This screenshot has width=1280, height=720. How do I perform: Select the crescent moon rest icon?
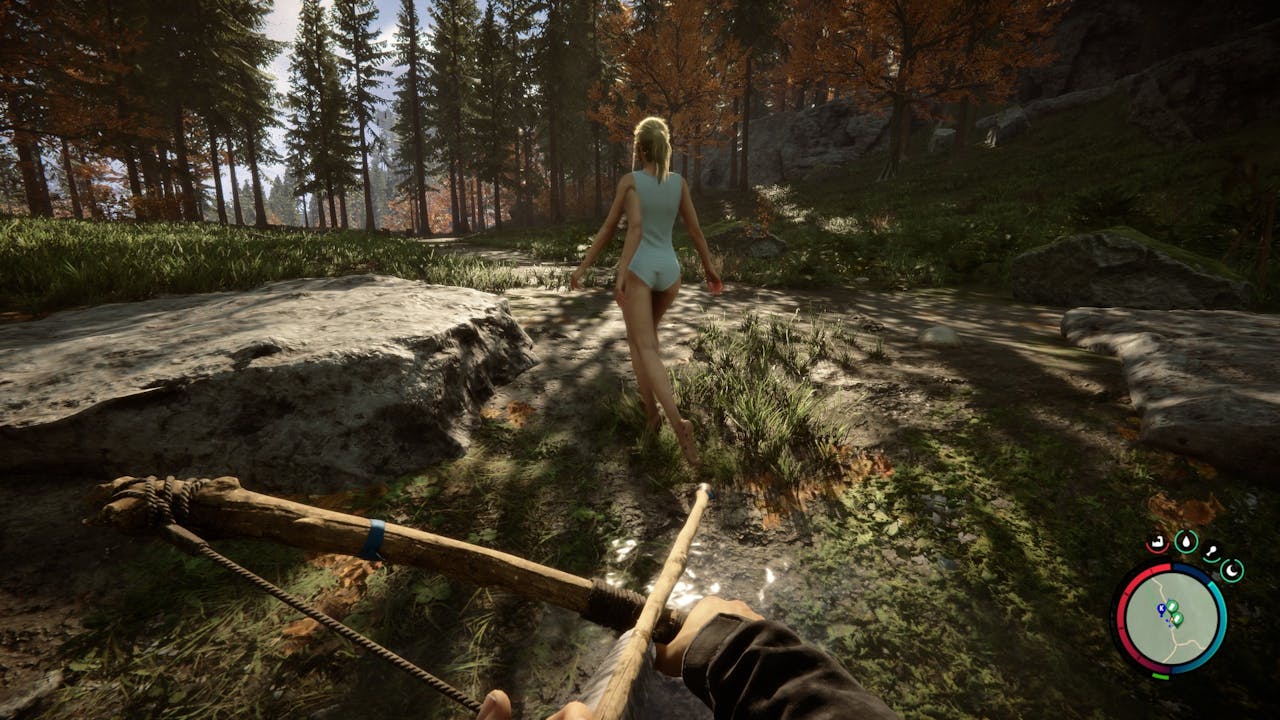tap(1232, 570)
